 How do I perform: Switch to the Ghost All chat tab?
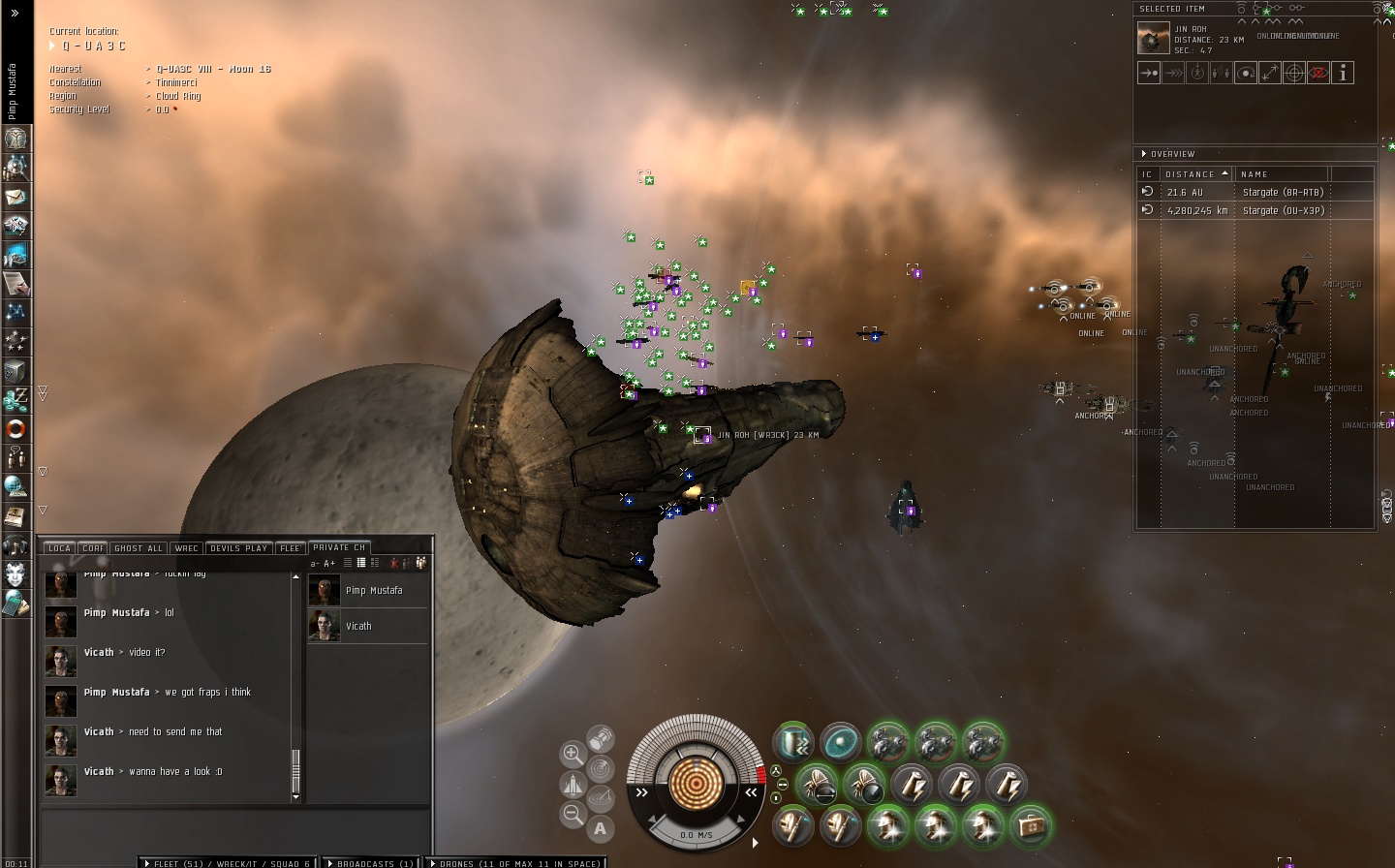tap(139, 548)
